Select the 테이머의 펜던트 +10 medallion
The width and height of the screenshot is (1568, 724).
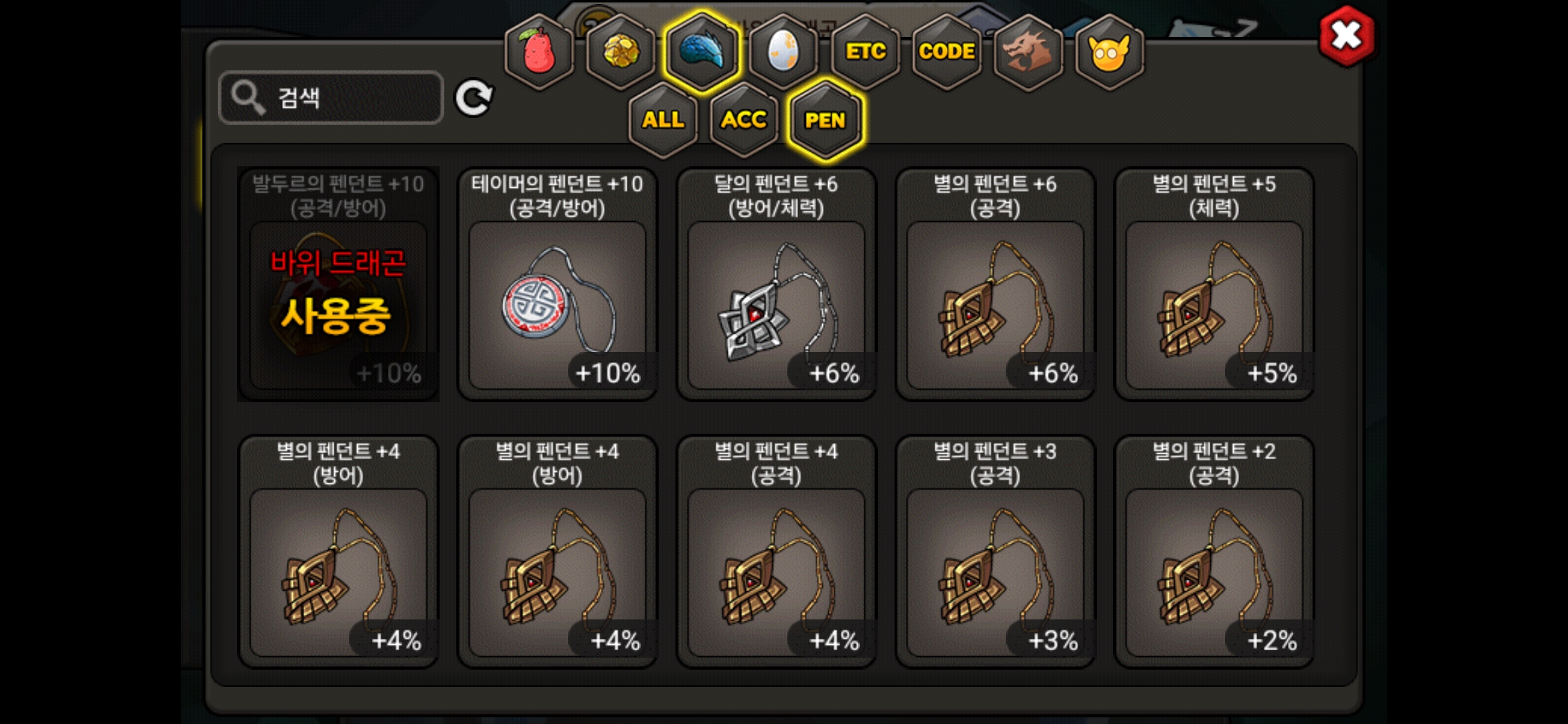[x=558, y=285]
